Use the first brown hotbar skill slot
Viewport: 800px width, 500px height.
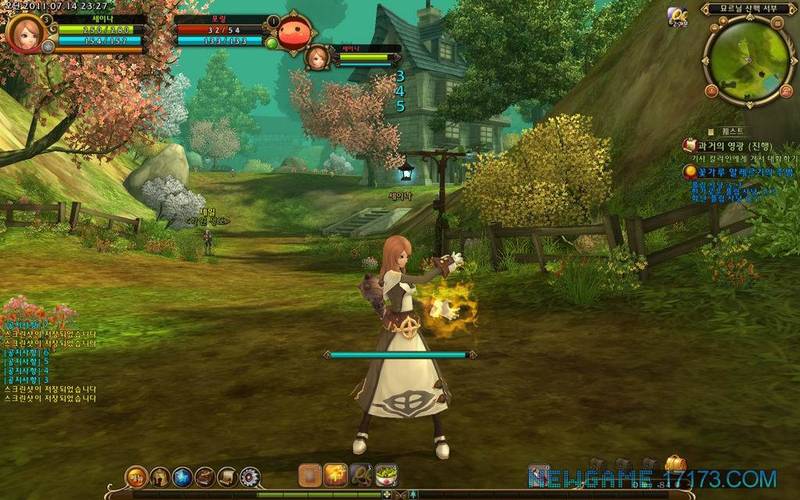[311, 475]
